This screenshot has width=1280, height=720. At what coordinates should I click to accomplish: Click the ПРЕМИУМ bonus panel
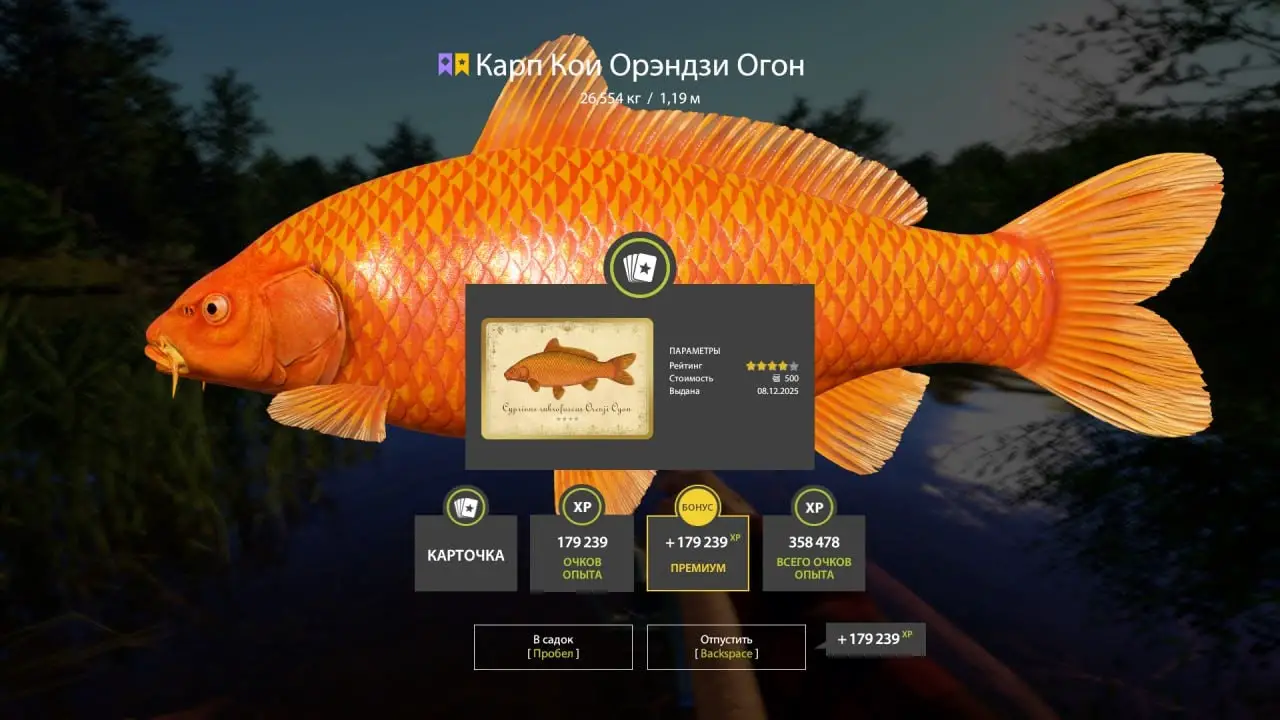(x=697, y=555)
